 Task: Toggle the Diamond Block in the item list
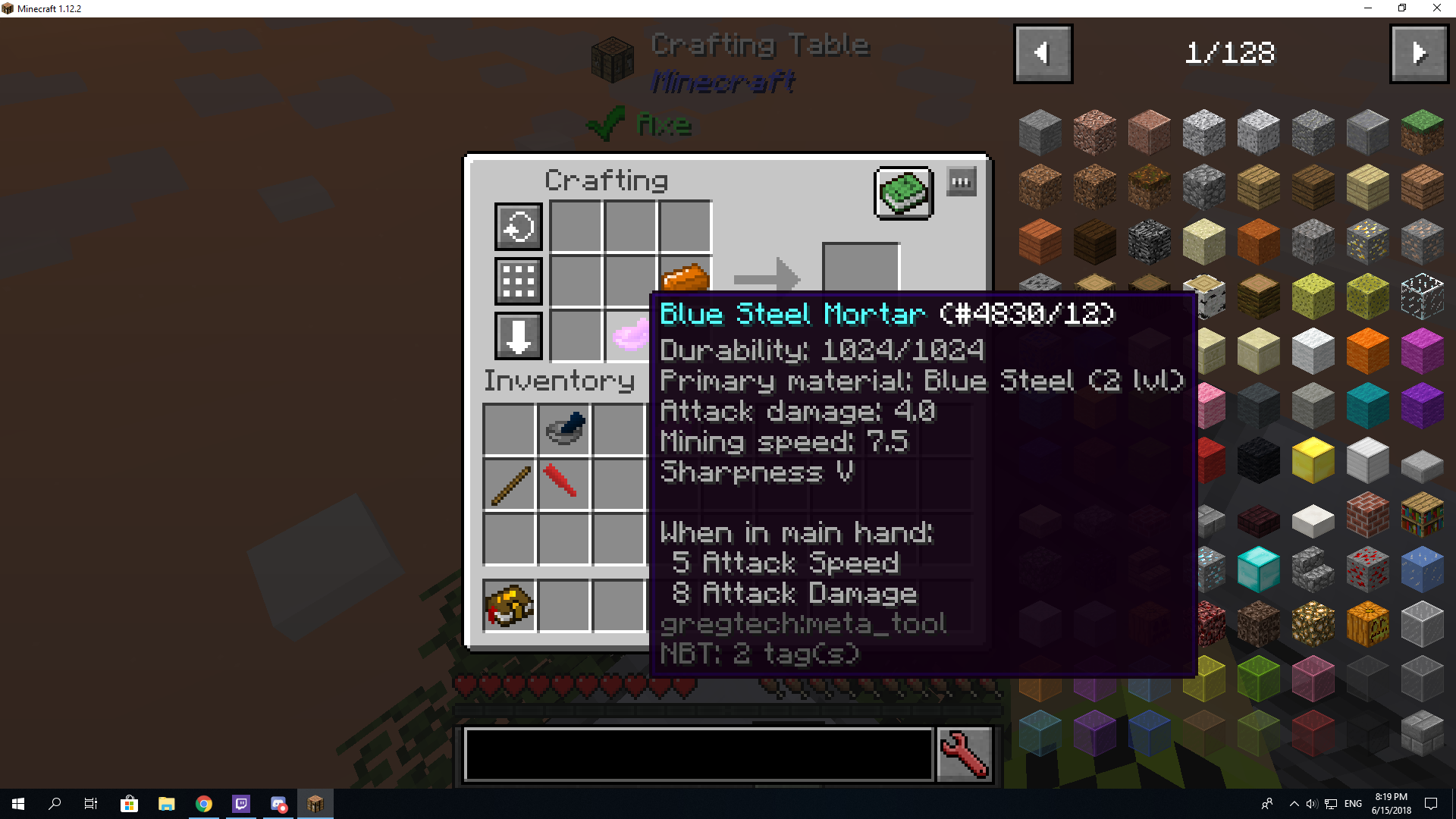[1258, 569]
